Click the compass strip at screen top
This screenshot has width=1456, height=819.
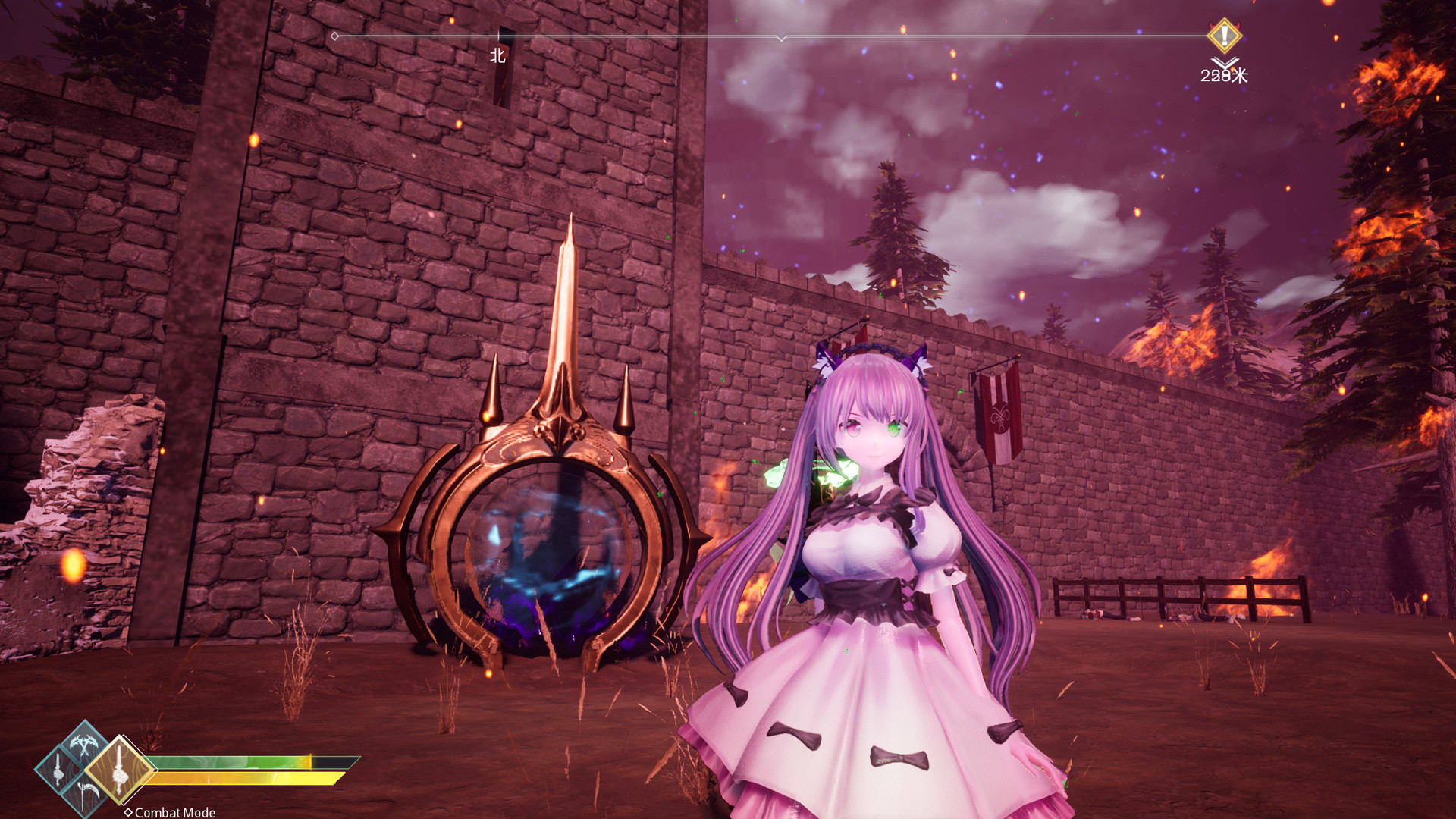tap(728, 35)
